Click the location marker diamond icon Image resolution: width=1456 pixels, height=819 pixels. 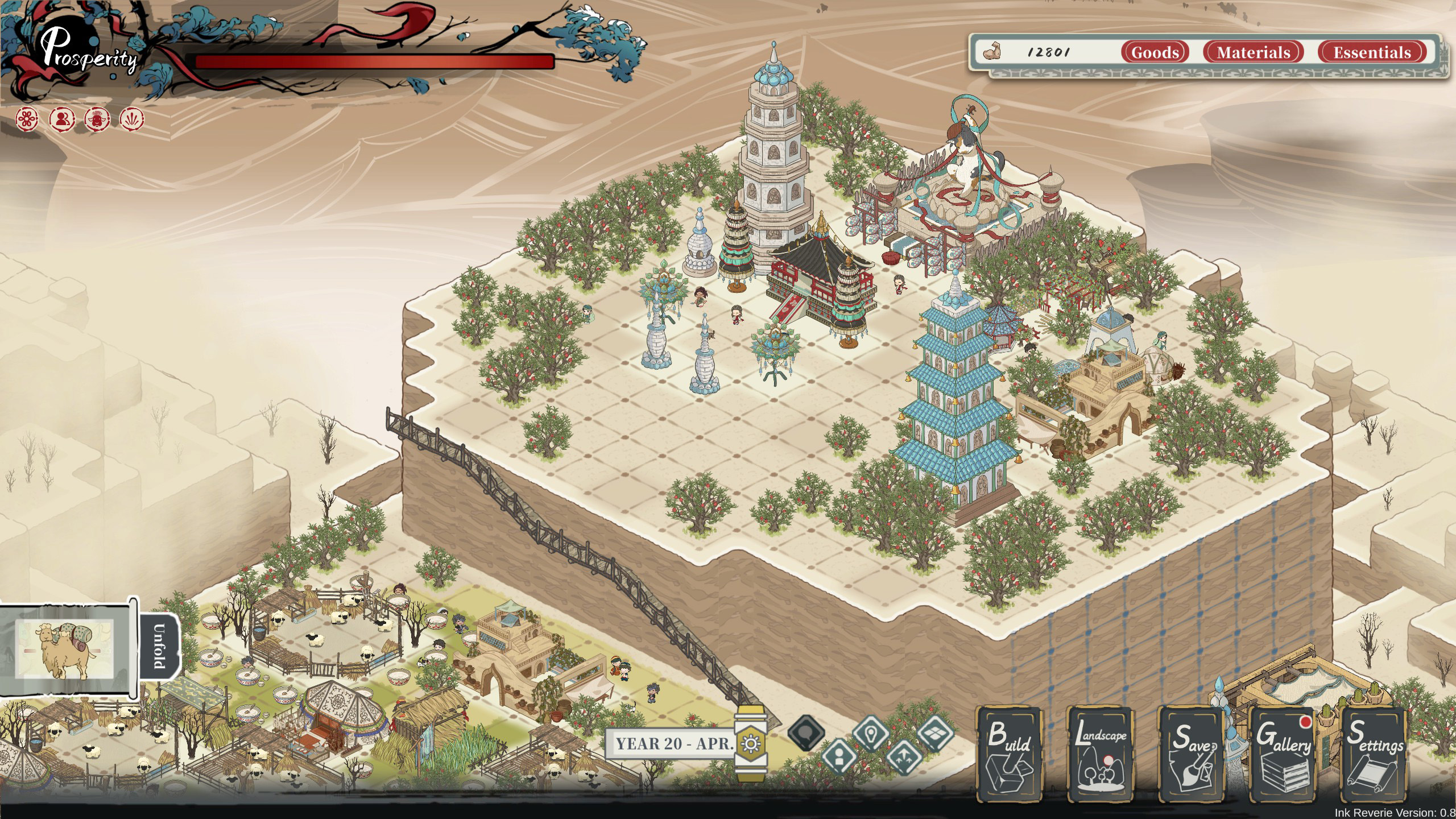point(871,734)
